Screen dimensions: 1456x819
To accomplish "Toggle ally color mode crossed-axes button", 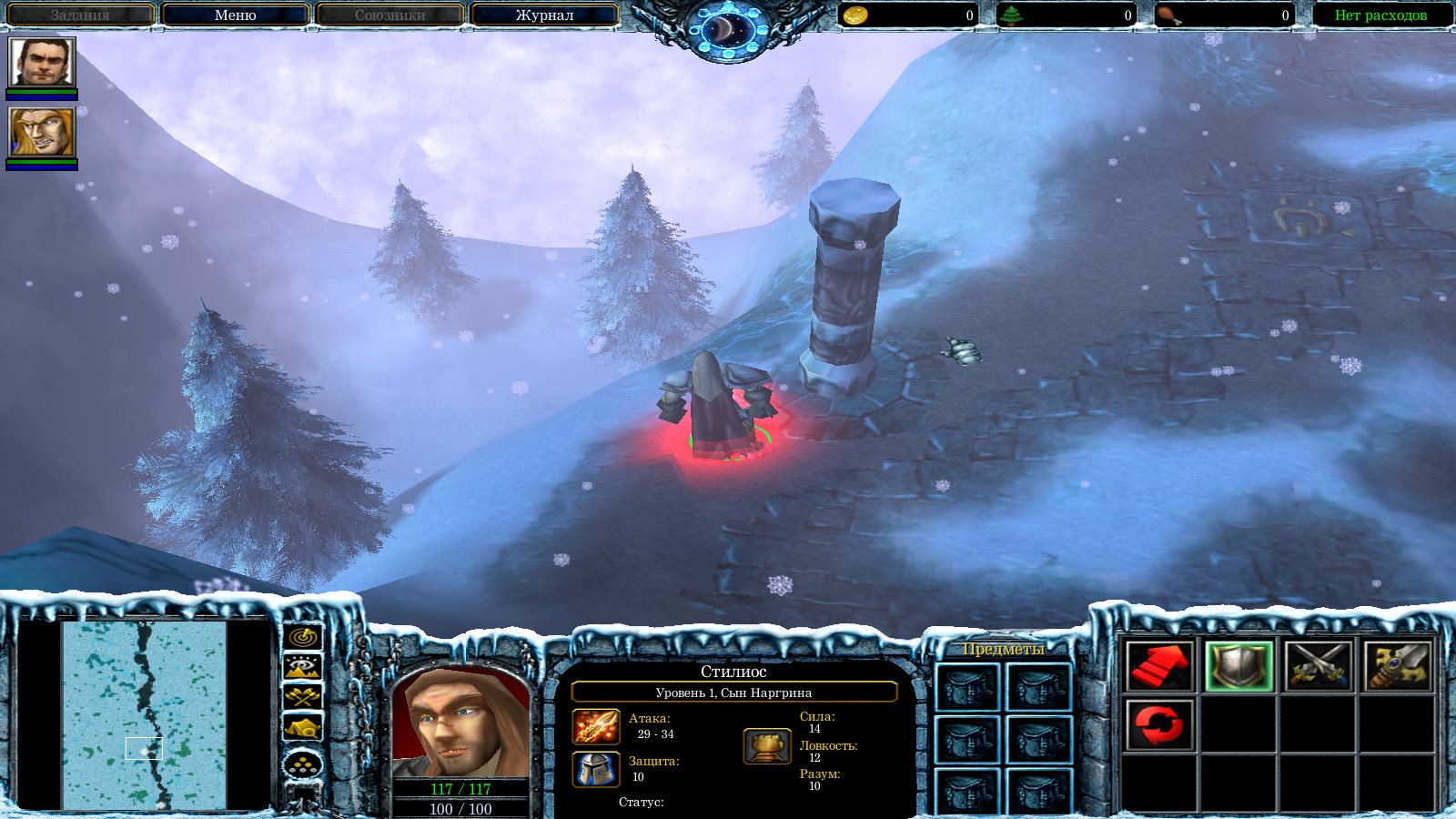I will point(303,697).
